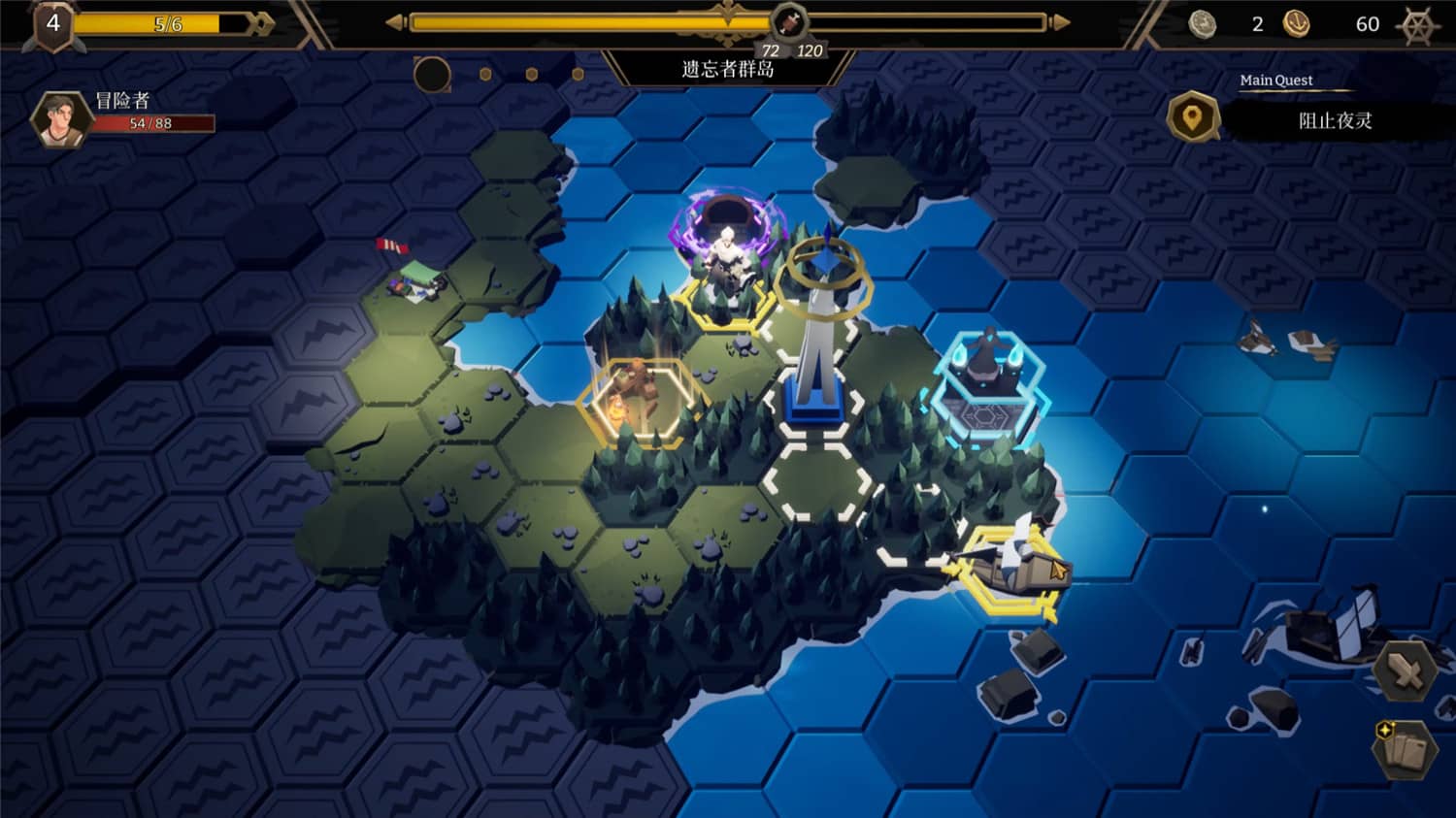The image size is (1456, 818).
Task: Click the silver coin currency icon
Action: tap(1203, 21)
